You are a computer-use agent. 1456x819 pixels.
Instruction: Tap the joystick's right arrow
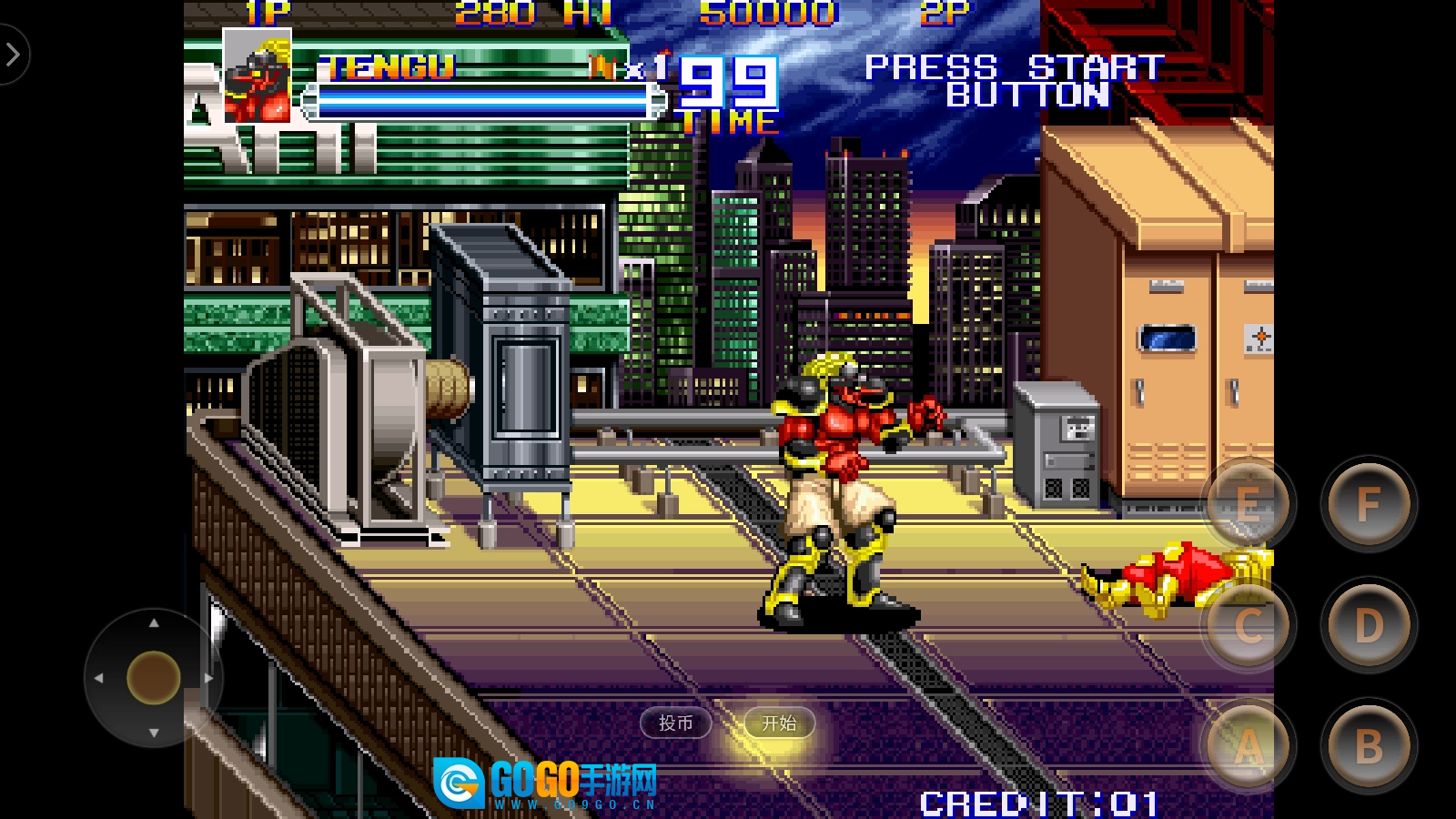pyautogui.click(x=208, y=678)
